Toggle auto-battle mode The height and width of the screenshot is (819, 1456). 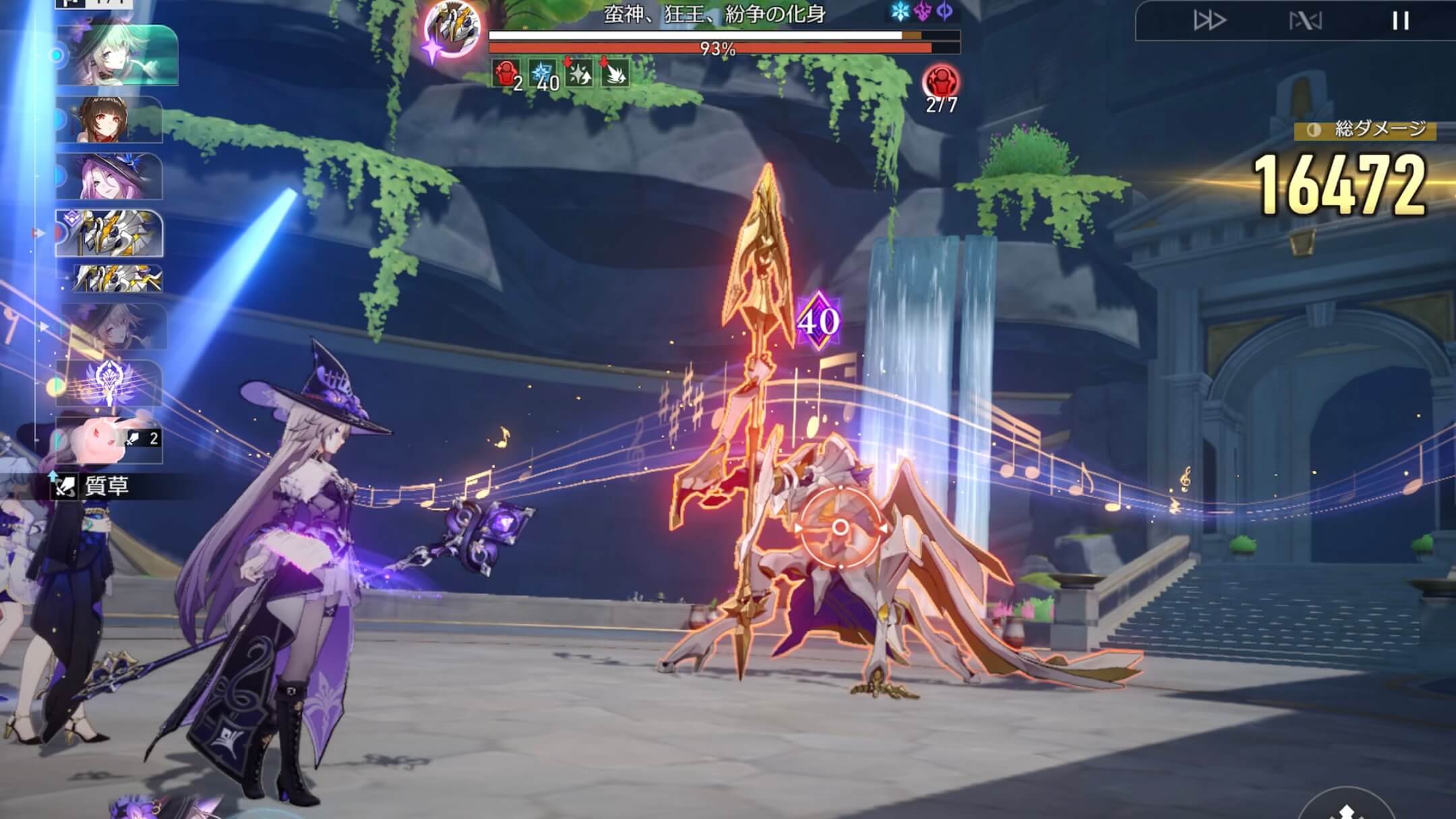click(x=1305, y=21)
